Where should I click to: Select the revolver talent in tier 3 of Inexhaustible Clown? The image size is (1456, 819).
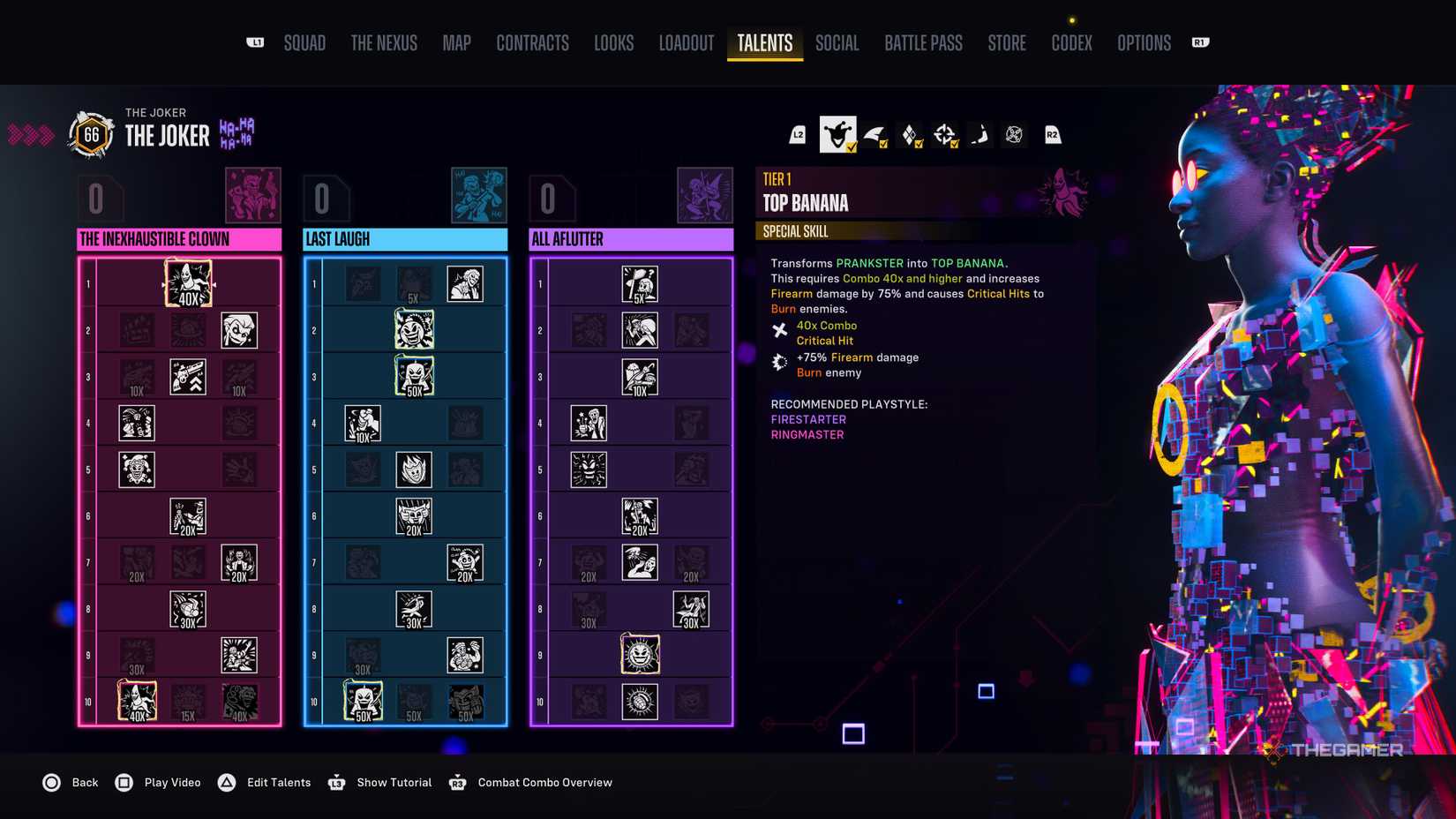coord(188,374)
